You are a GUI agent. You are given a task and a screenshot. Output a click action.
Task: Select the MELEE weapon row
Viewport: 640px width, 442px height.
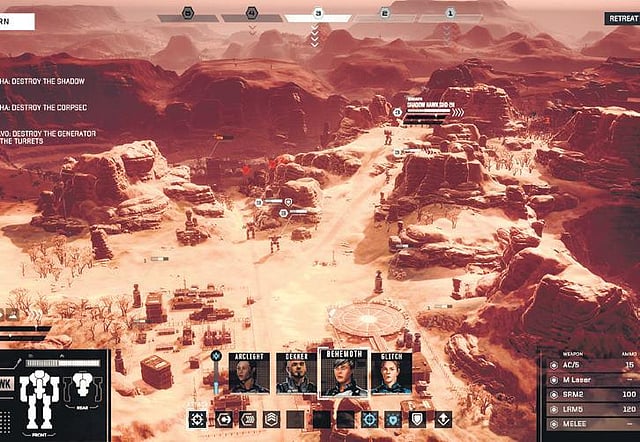590,426
